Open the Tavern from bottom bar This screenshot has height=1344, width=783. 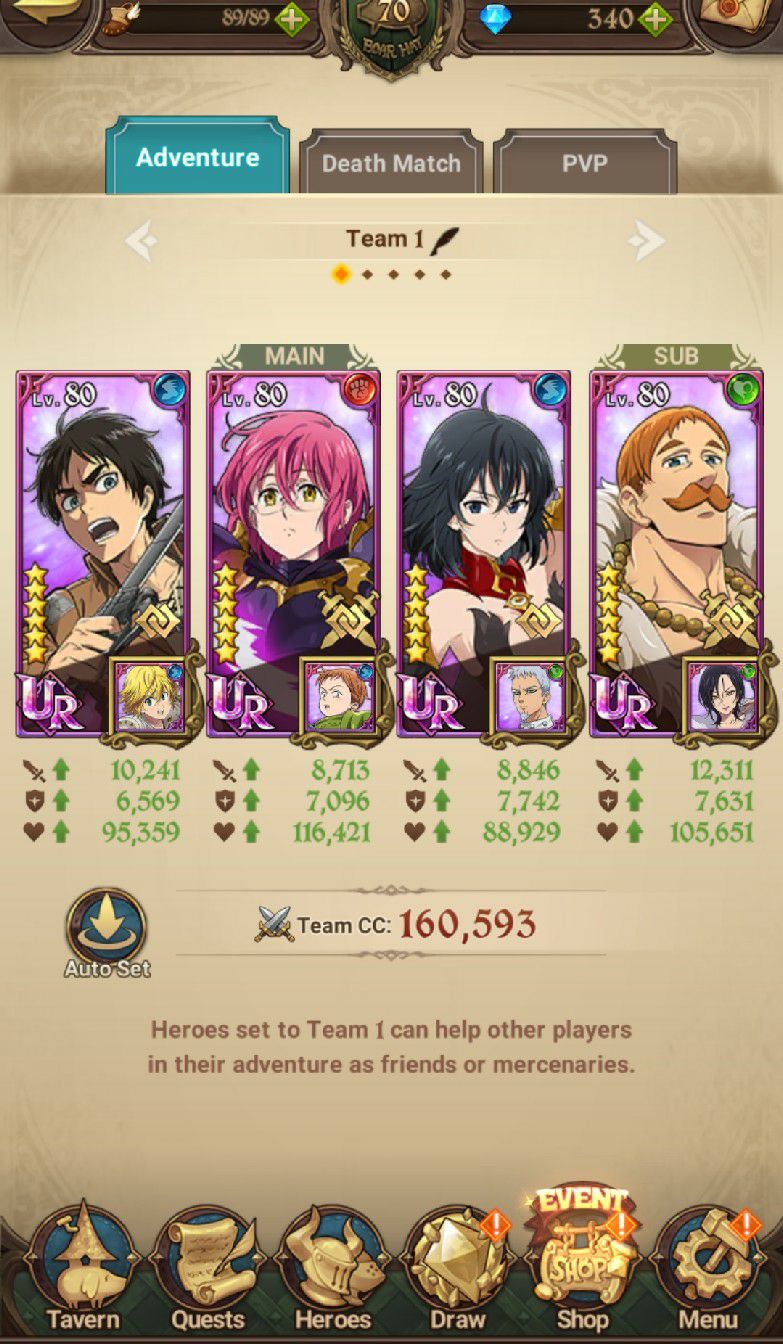[x=82, y=1272]
